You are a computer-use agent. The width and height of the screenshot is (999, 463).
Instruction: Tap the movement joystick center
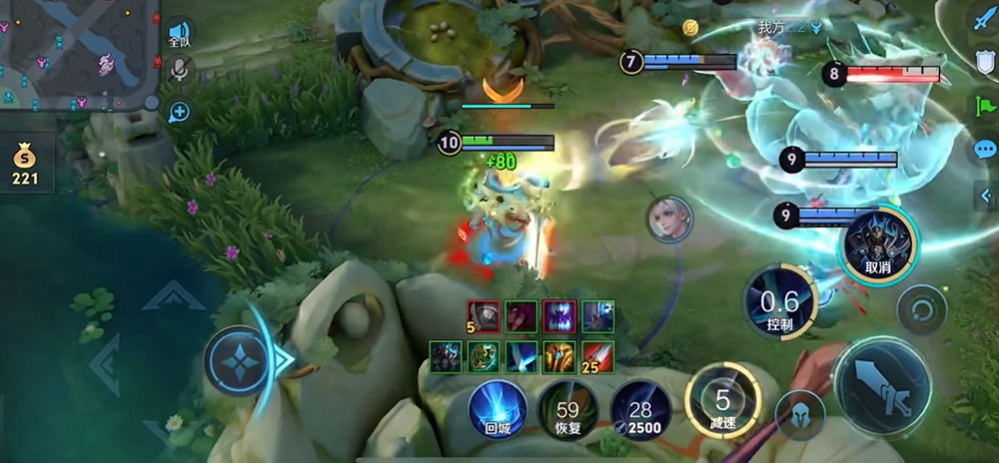tap(239, 360)
